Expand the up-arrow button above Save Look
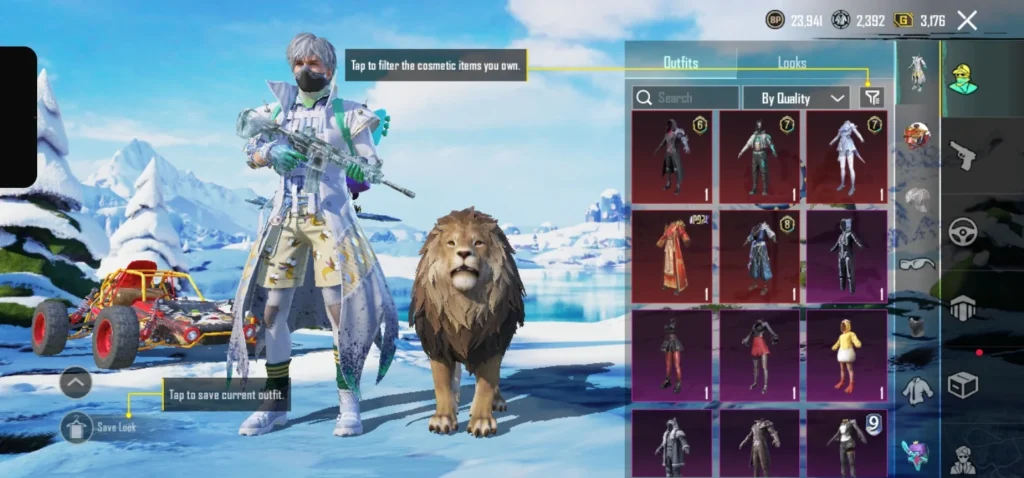Screen dimensions: 1024x478 pos(76,381)
